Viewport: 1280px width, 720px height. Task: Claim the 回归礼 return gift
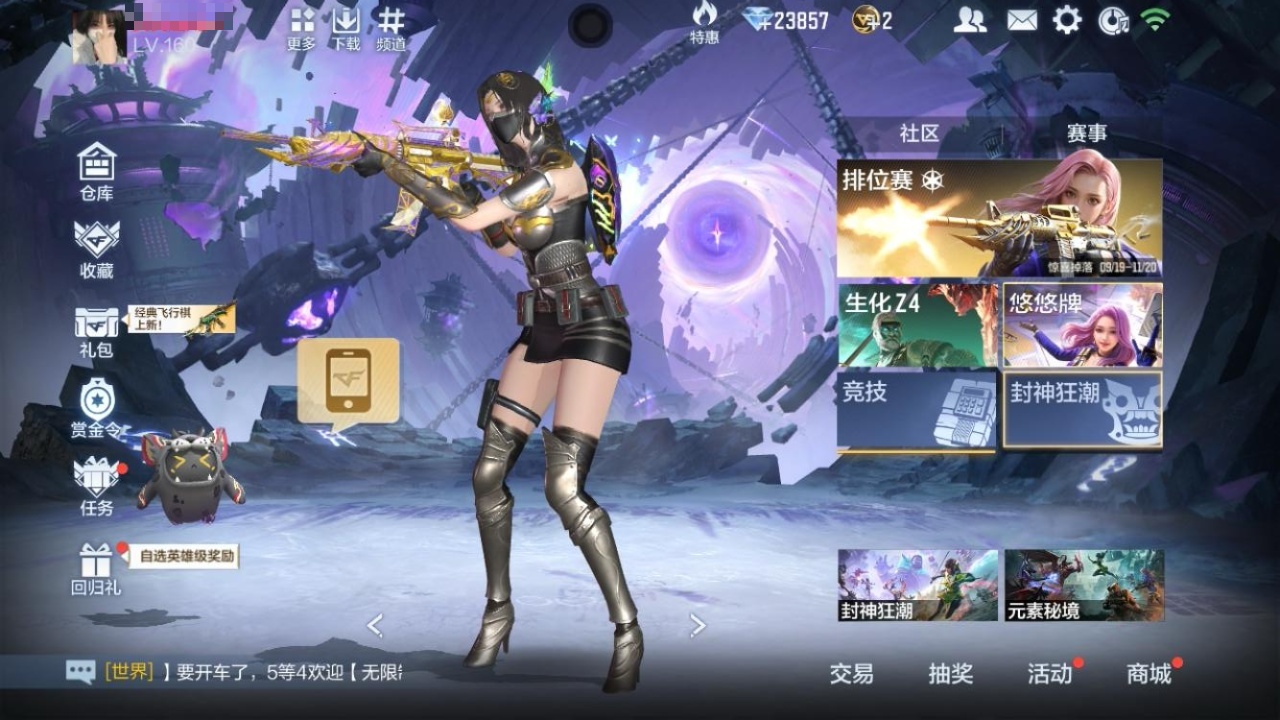coord(97,568)
